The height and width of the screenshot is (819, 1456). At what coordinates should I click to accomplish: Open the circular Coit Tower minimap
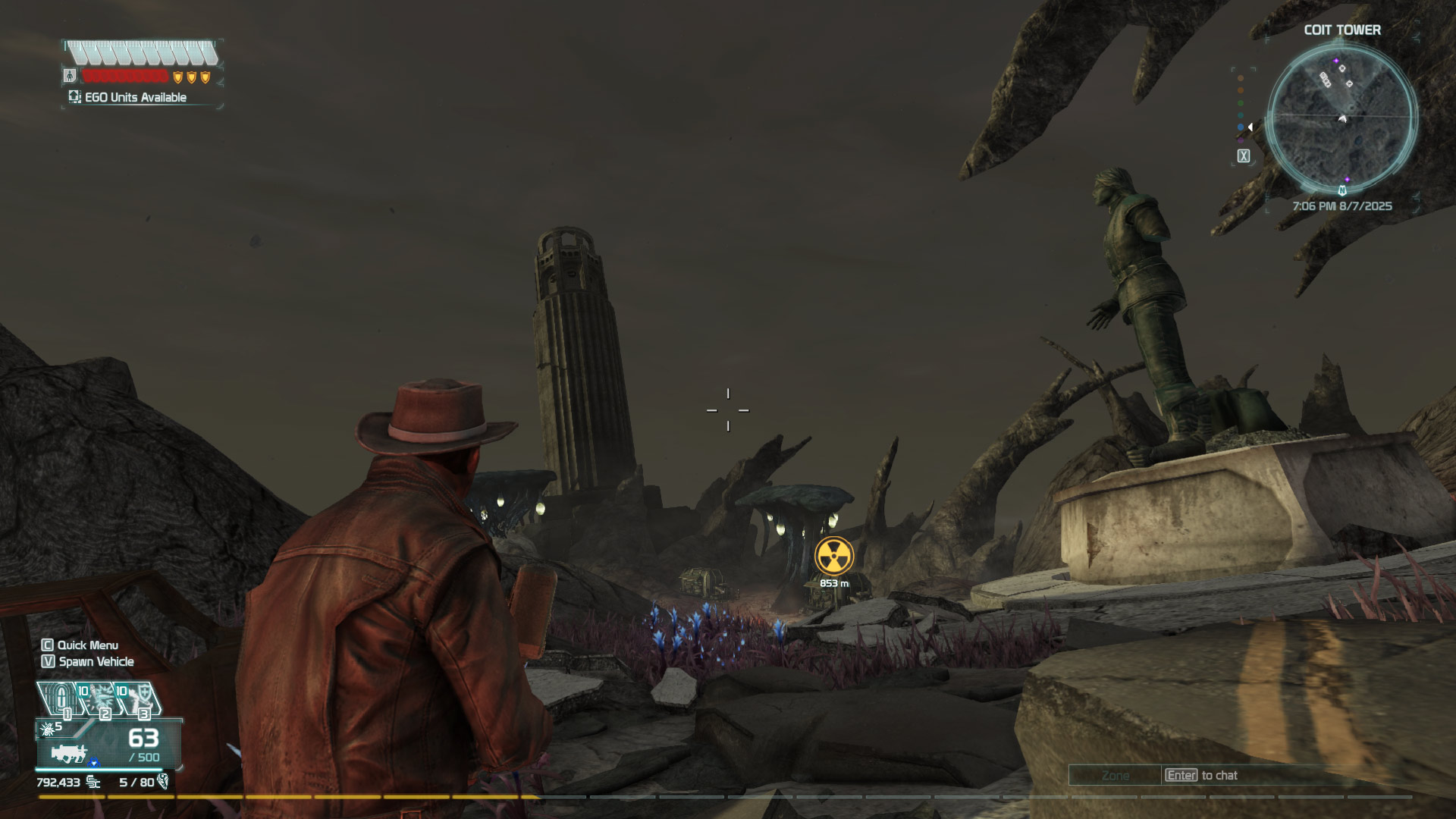[1341, 118]
